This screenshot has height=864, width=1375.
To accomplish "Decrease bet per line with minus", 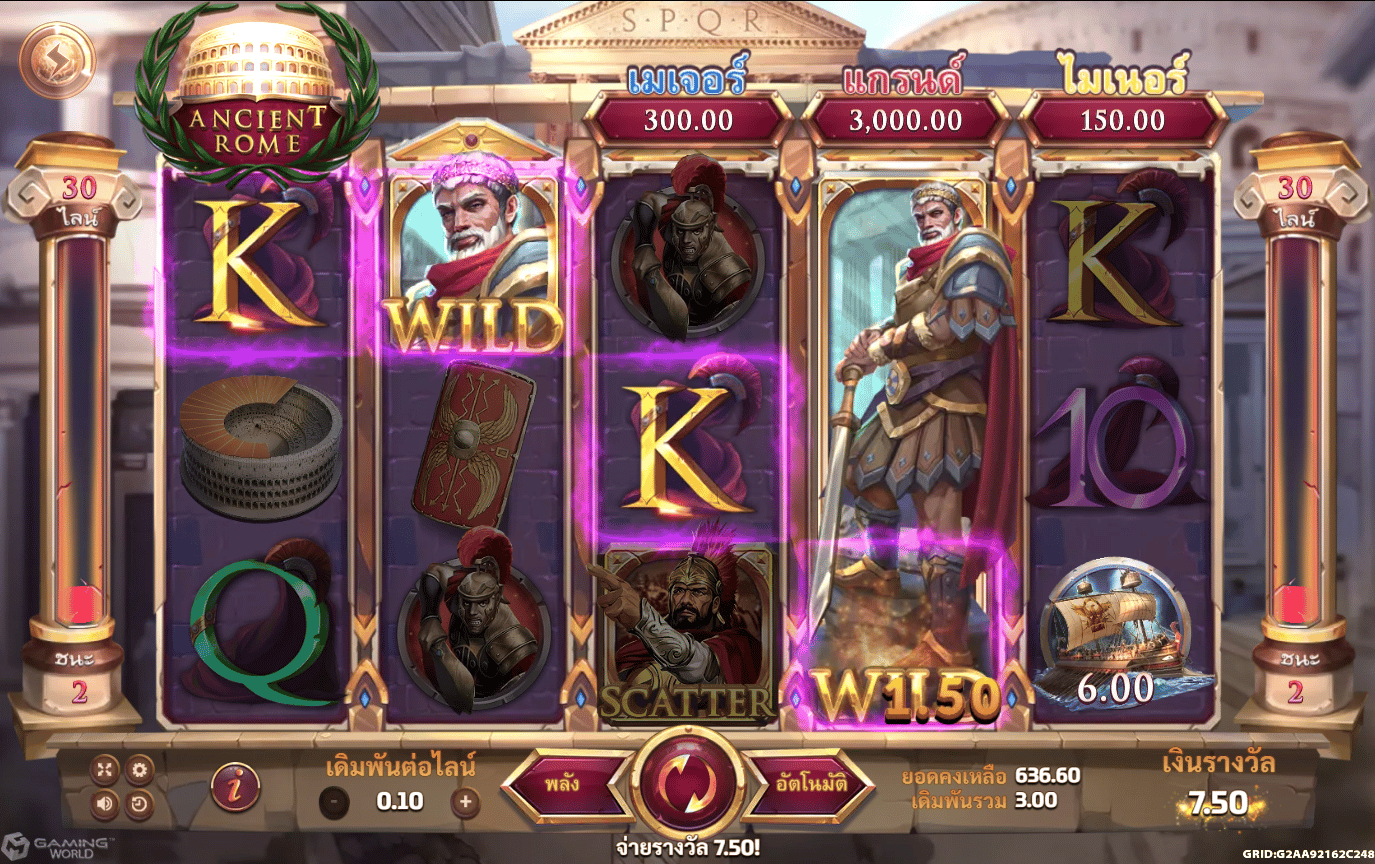I will point(335,801).
